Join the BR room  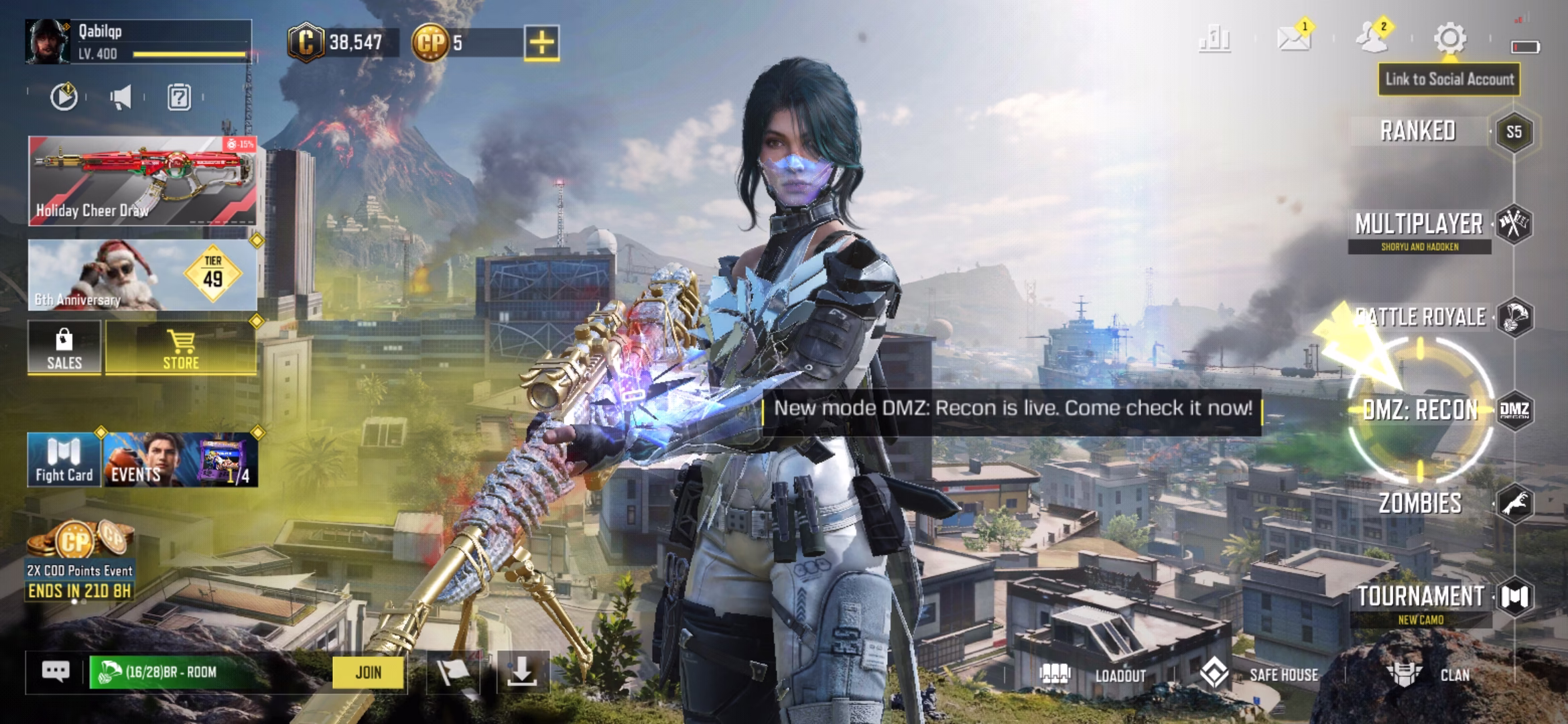[369, 672]
